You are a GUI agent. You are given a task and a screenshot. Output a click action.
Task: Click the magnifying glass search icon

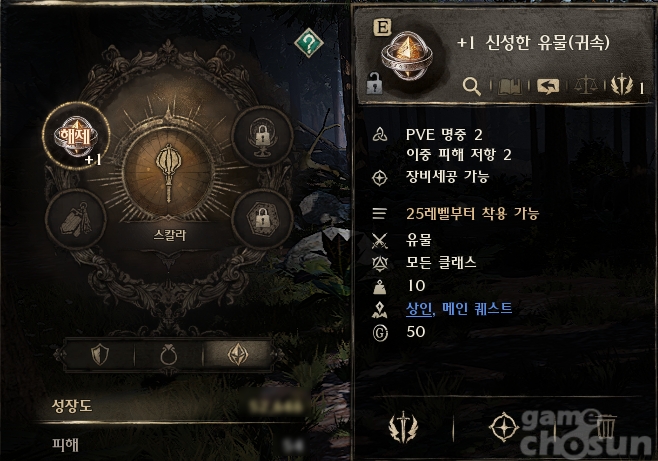pyautogui.click(x=472, y=86)
